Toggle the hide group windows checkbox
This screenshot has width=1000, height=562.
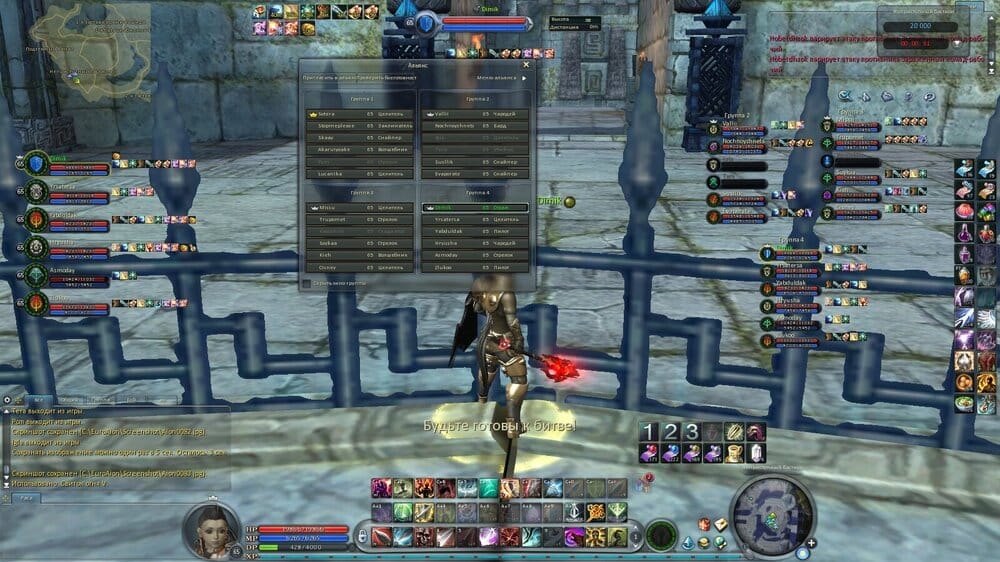[306, 283]
